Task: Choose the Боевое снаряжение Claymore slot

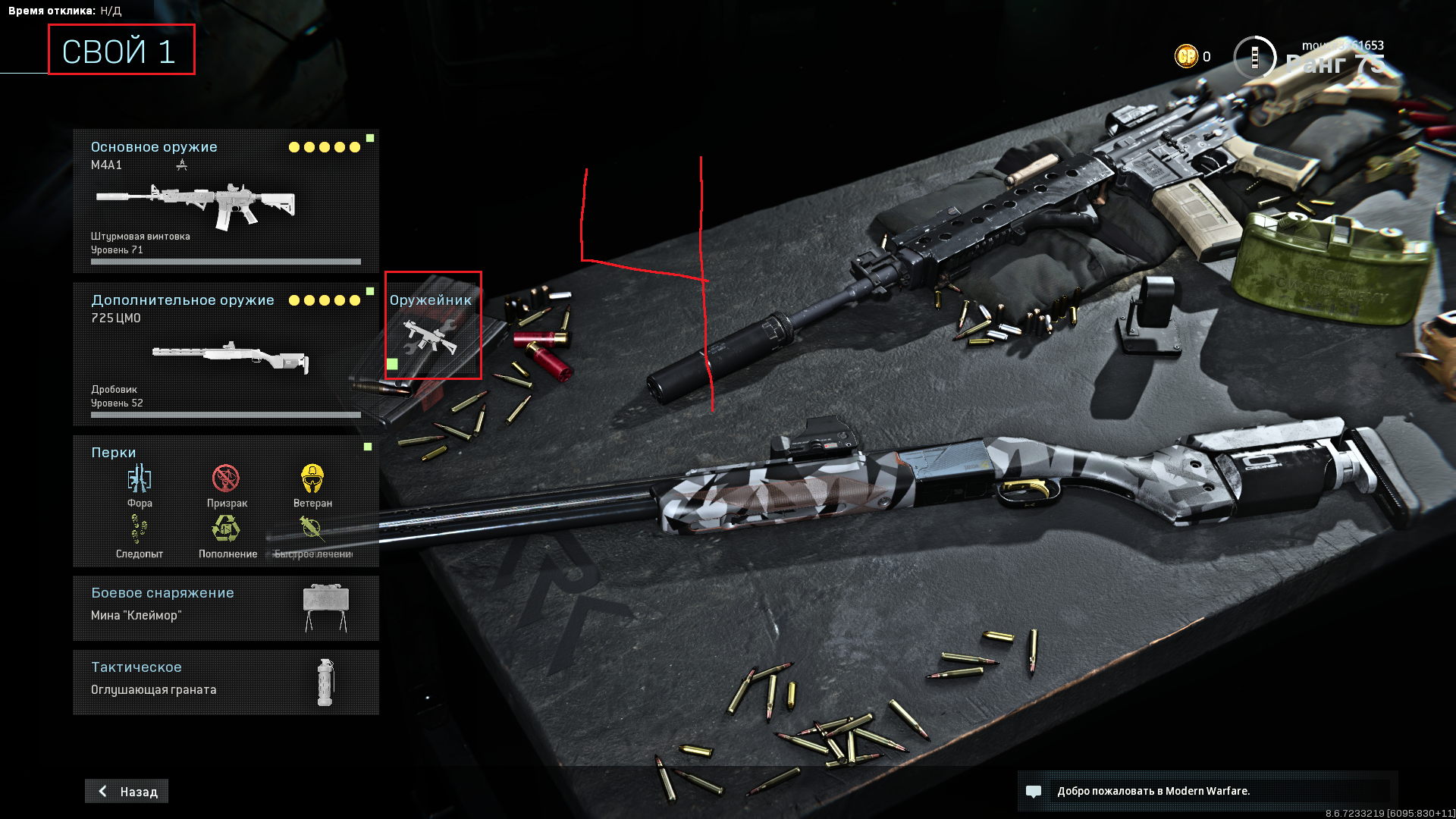Action: [x=225, y=607]
